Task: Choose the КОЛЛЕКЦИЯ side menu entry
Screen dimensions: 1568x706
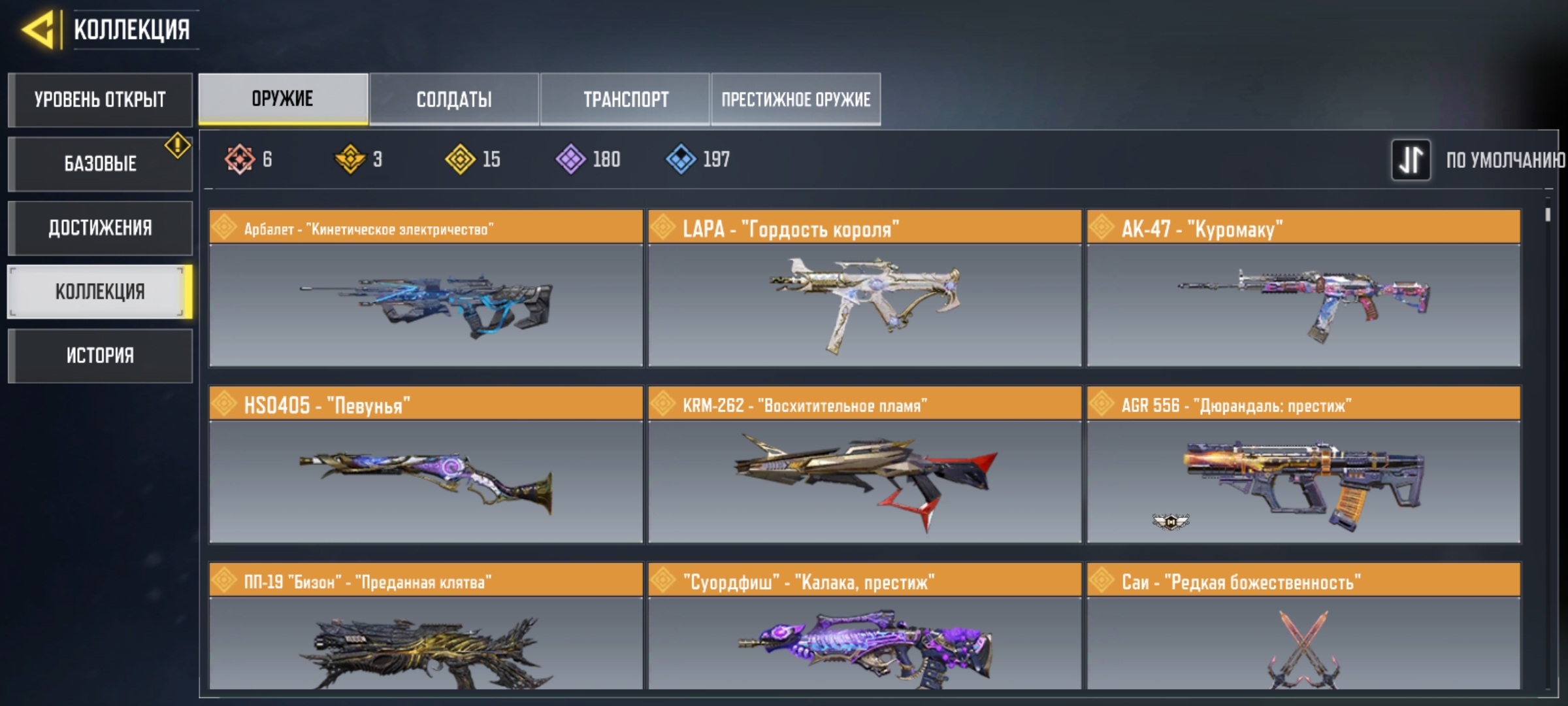Action: click(x=100, y=292)
